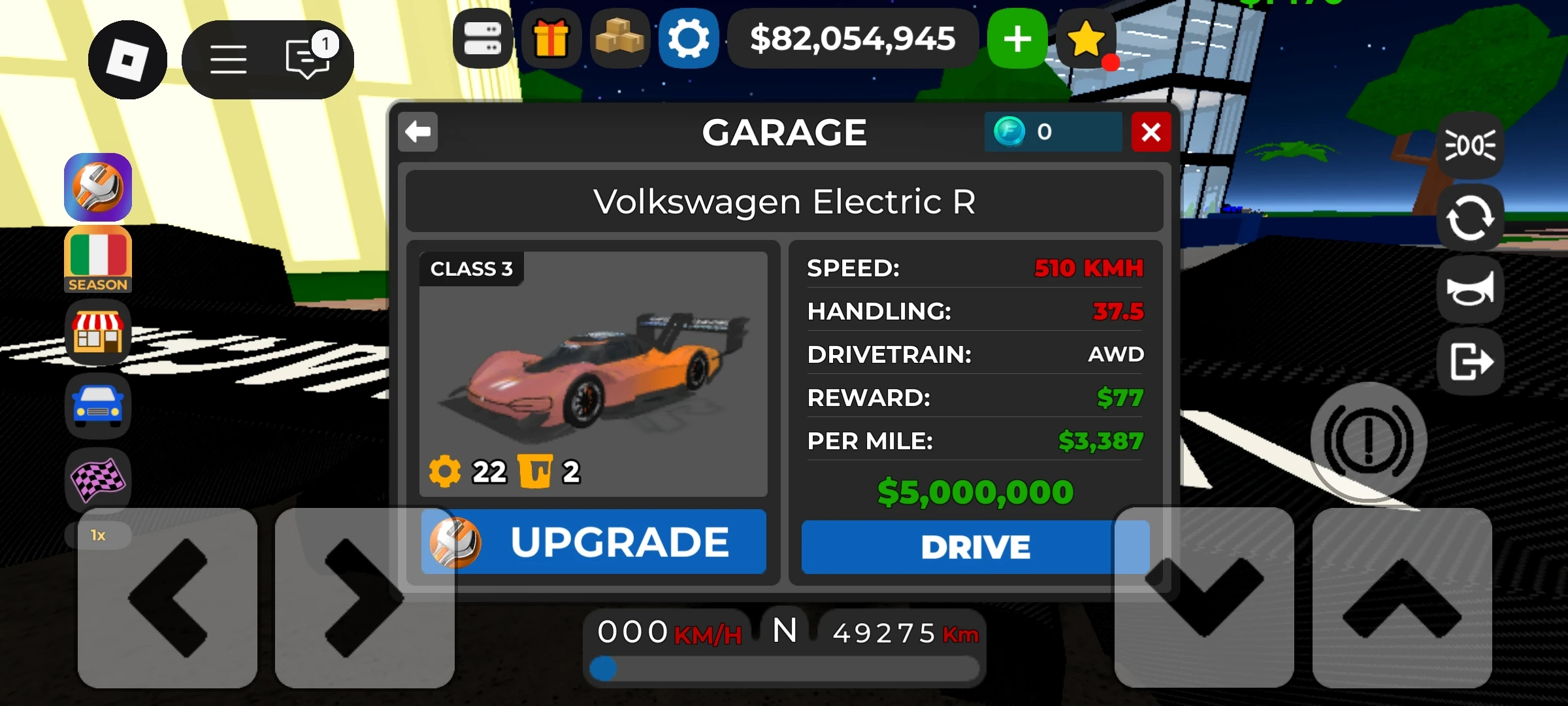Open the daily gift rewards icon
This screenshot has height=706, width=1568.
click(552, 39)
